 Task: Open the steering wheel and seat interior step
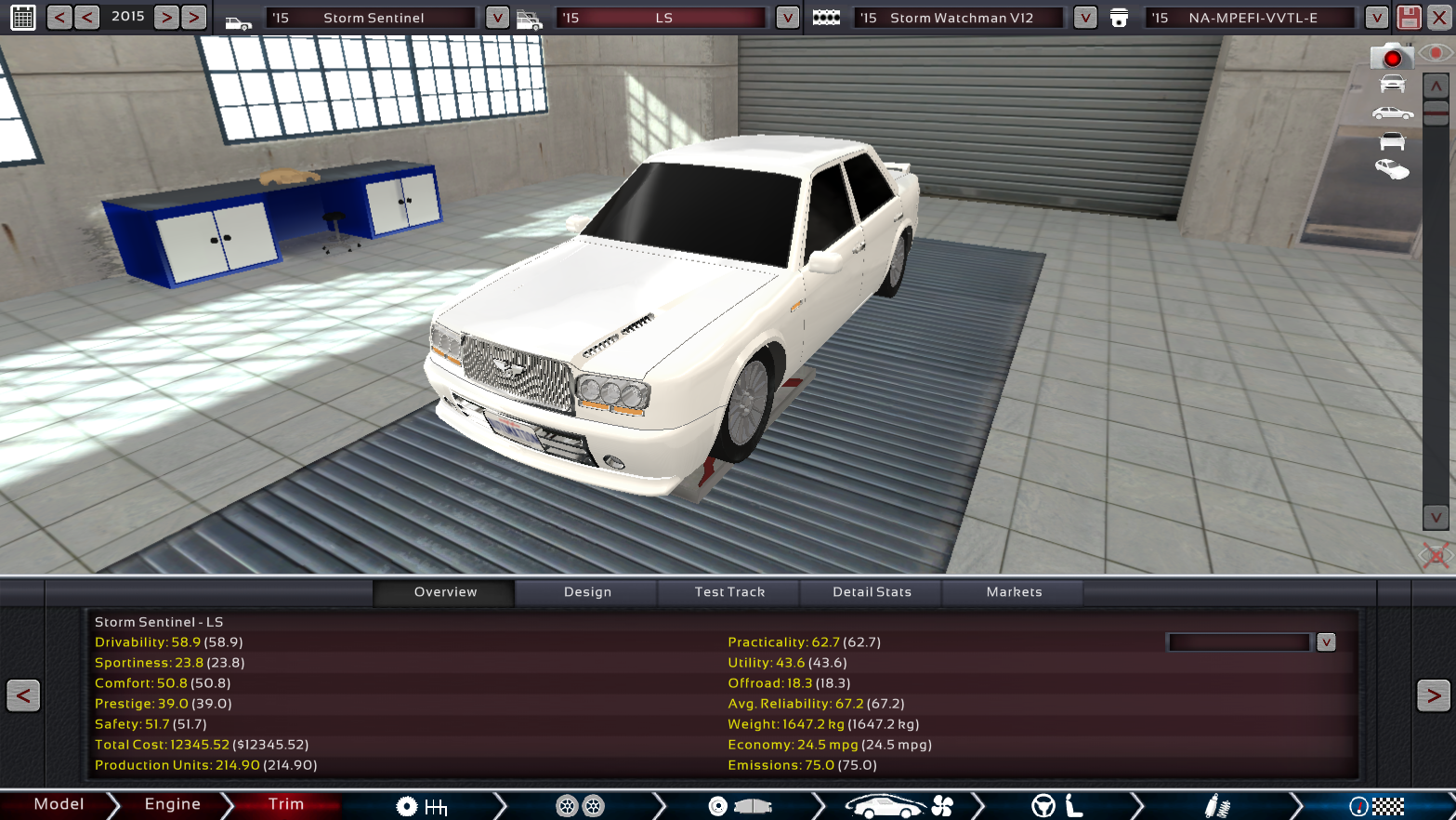(1057, 806)
